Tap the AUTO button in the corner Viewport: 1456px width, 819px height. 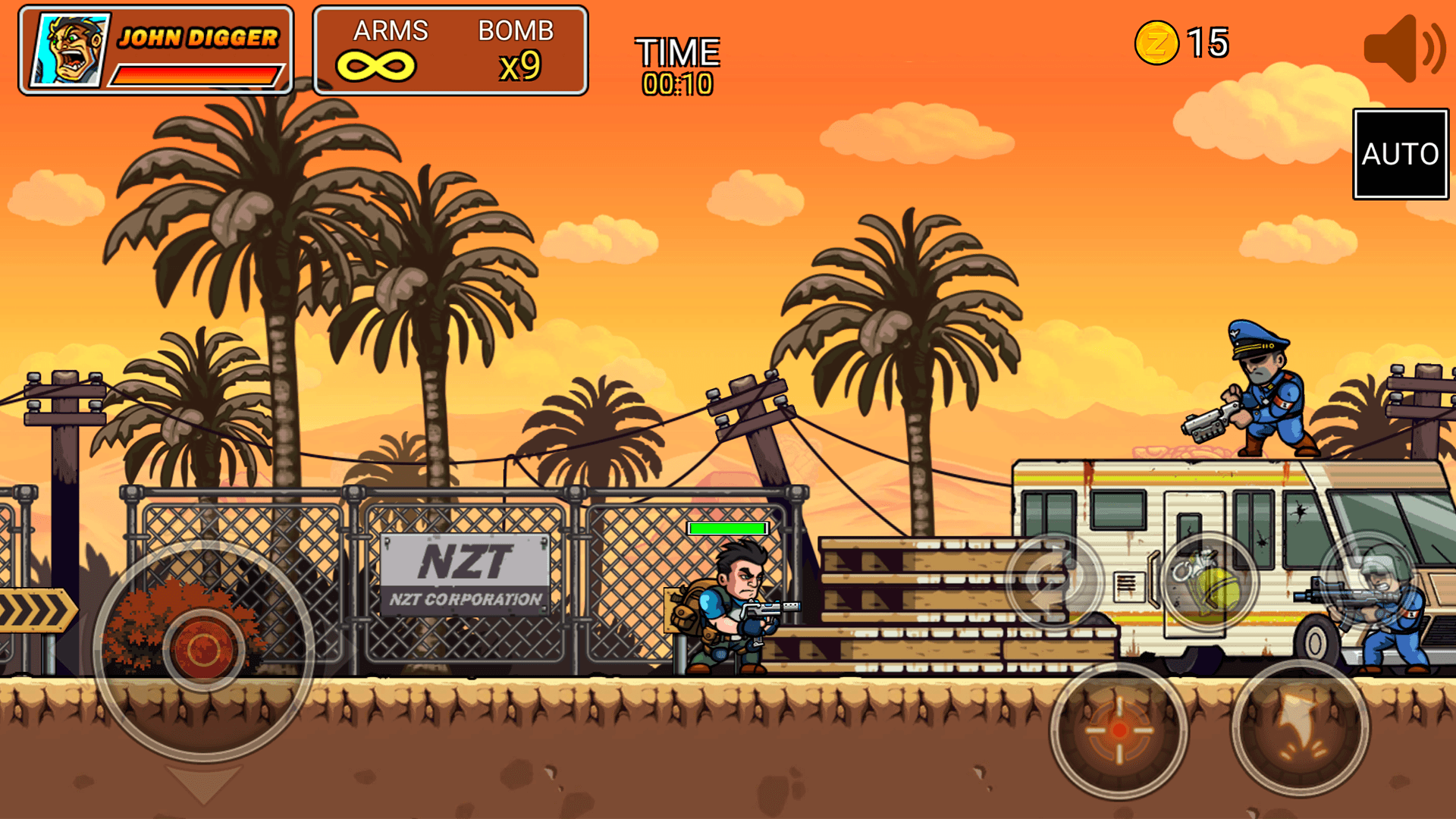[x=1399, y=155]
